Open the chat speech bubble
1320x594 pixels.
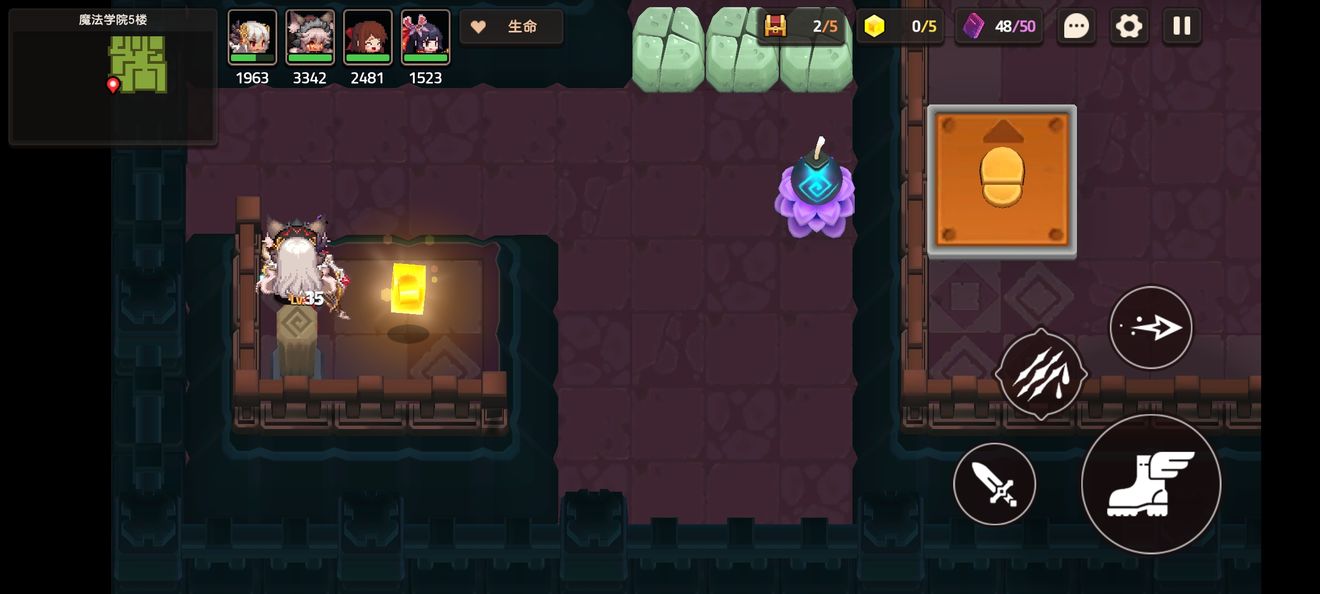point(1076,26)
